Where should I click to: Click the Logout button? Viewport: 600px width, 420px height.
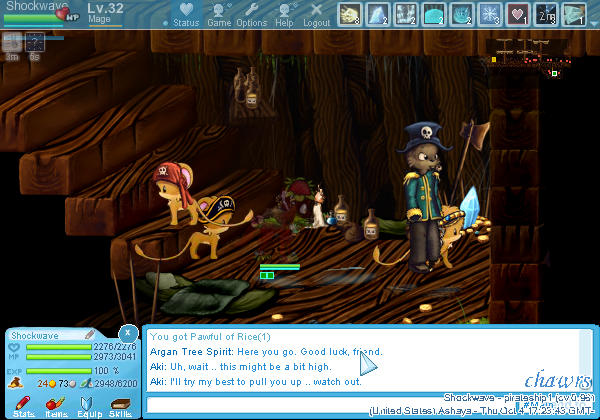[316, 16]
